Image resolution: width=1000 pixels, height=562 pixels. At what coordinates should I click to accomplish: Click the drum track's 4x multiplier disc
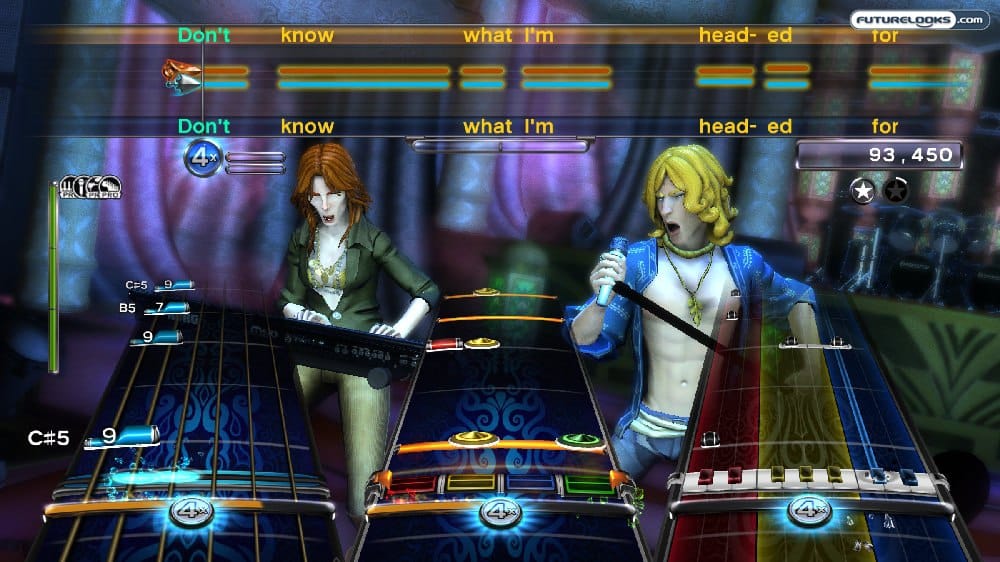click(x=498, y=512)
